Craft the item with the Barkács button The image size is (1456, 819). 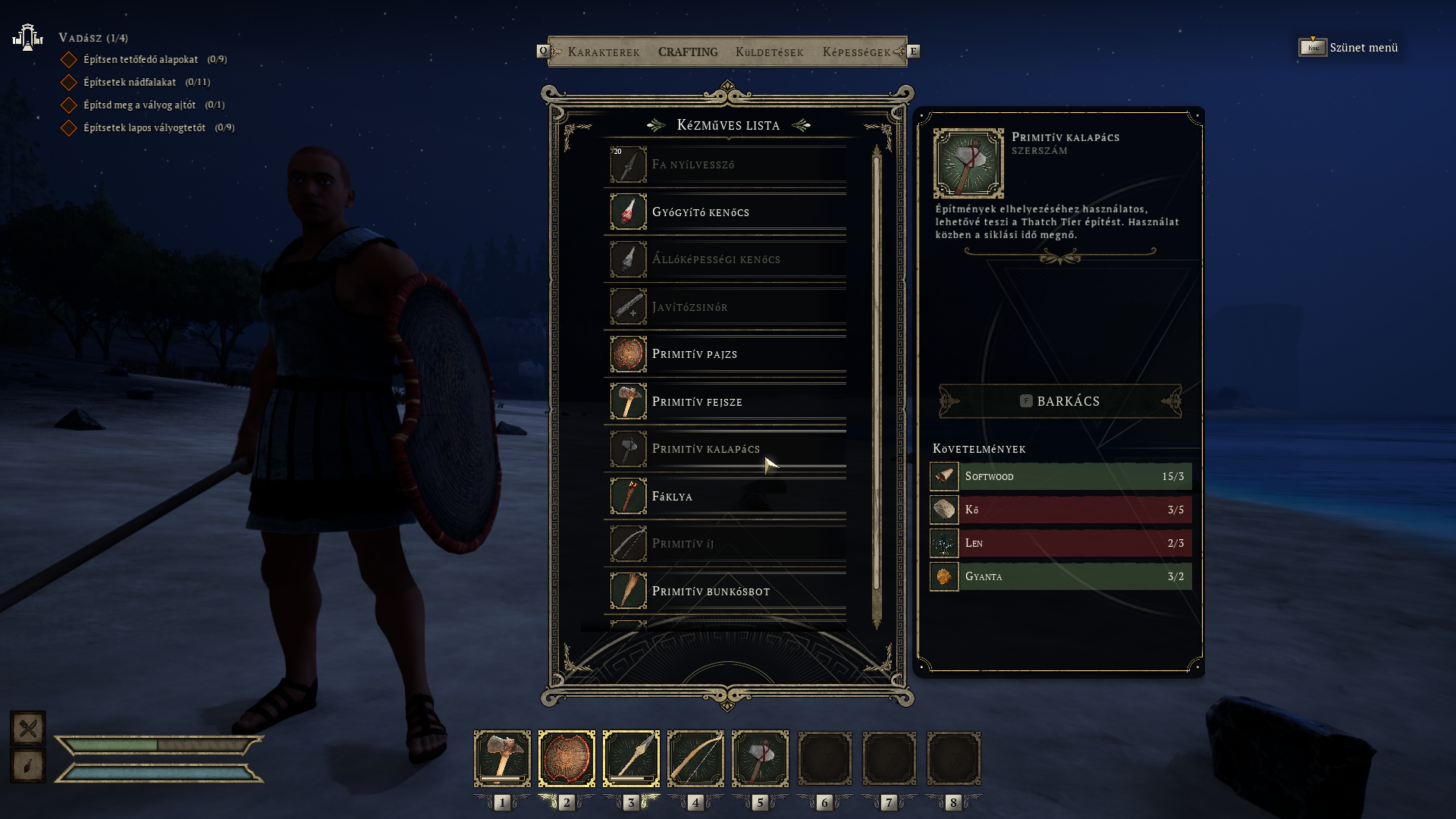pos(1060,401)
